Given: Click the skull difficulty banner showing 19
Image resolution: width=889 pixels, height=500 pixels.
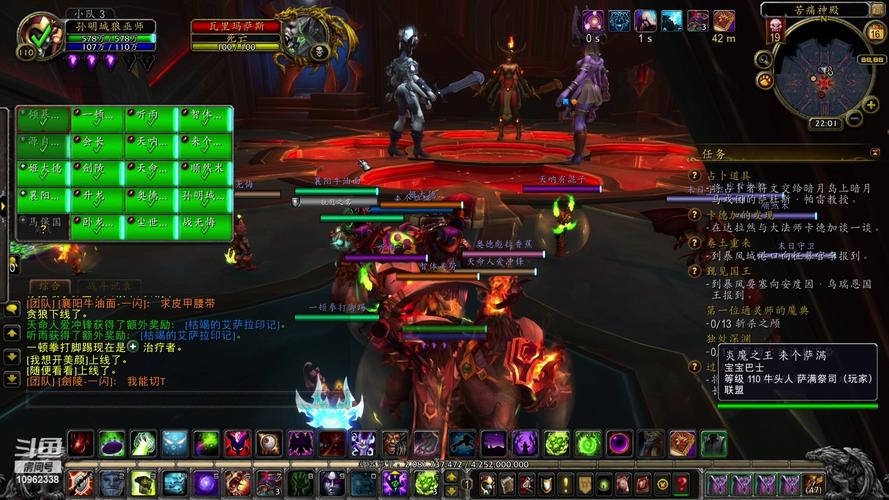Looking at the screenshot, I should (x=775, y=32).
